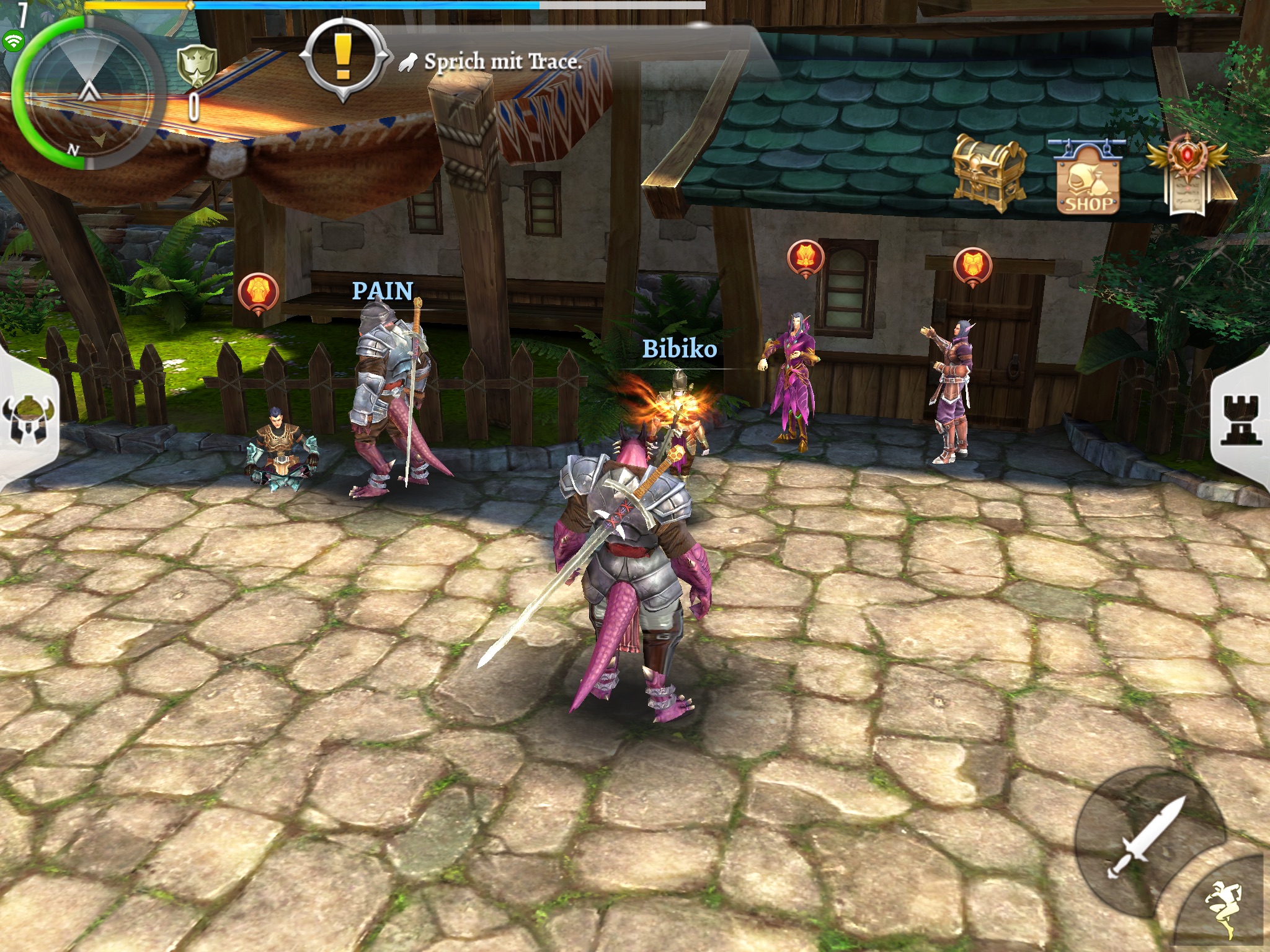
Task: Open the castle tower side tab
Action: pyautogui.click(x=1241, y=420)
